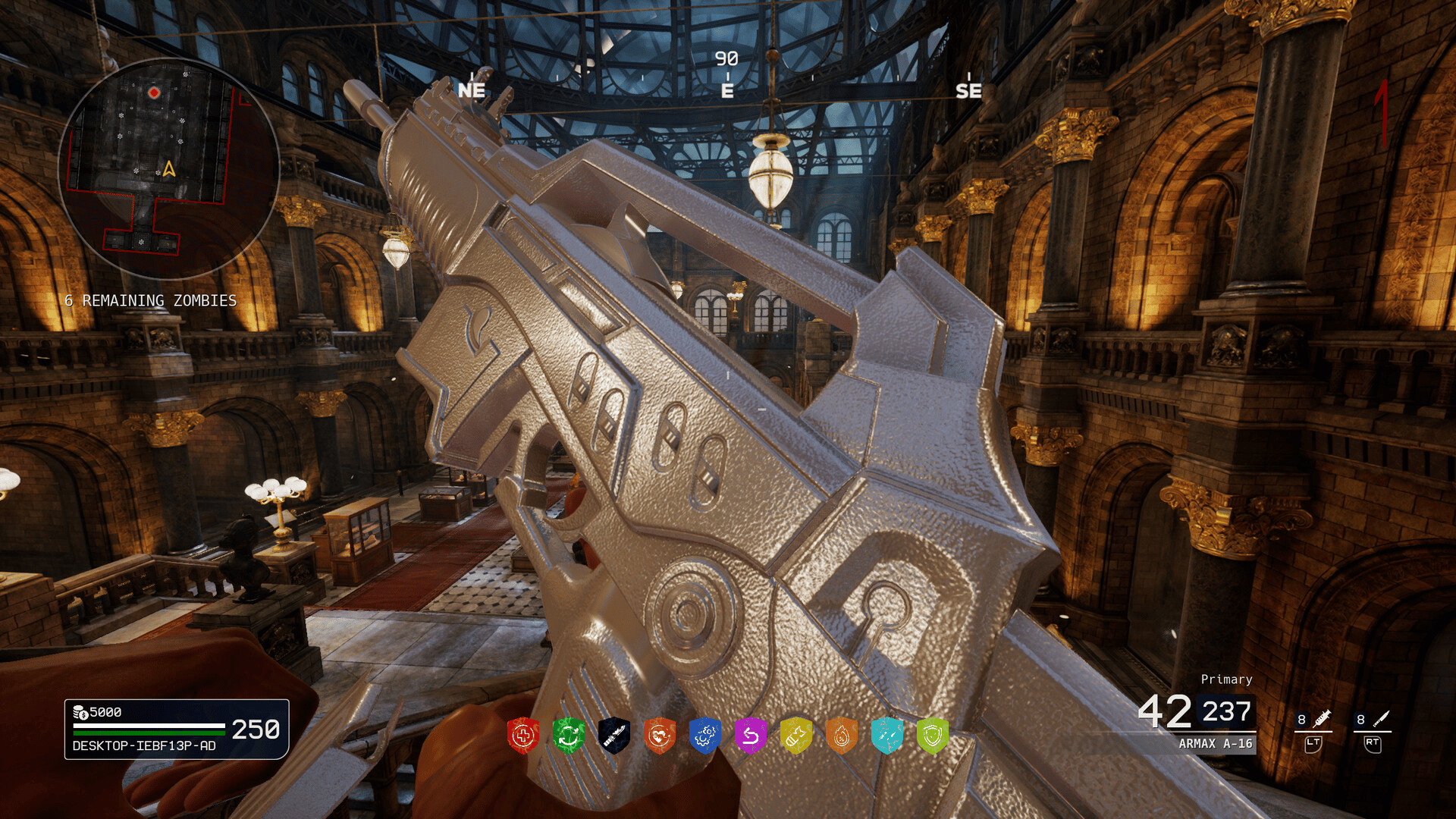
Task: Choose the orange heart regeneration perk shield
Action: pyautogui.click(x=660, y=736)
